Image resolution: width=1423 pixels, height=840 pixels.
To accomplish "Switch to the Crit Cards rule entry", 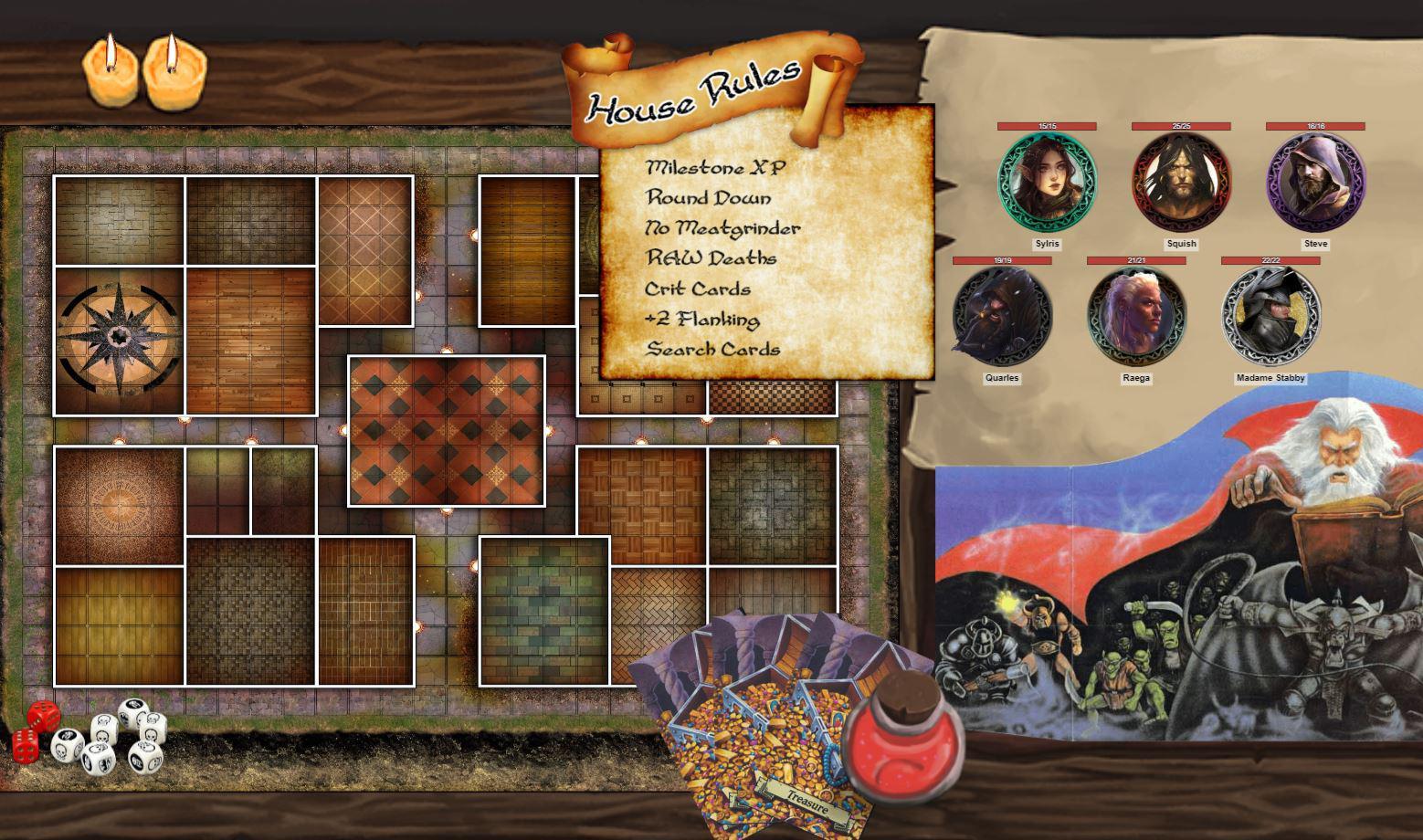I will [x=697, y=289].
